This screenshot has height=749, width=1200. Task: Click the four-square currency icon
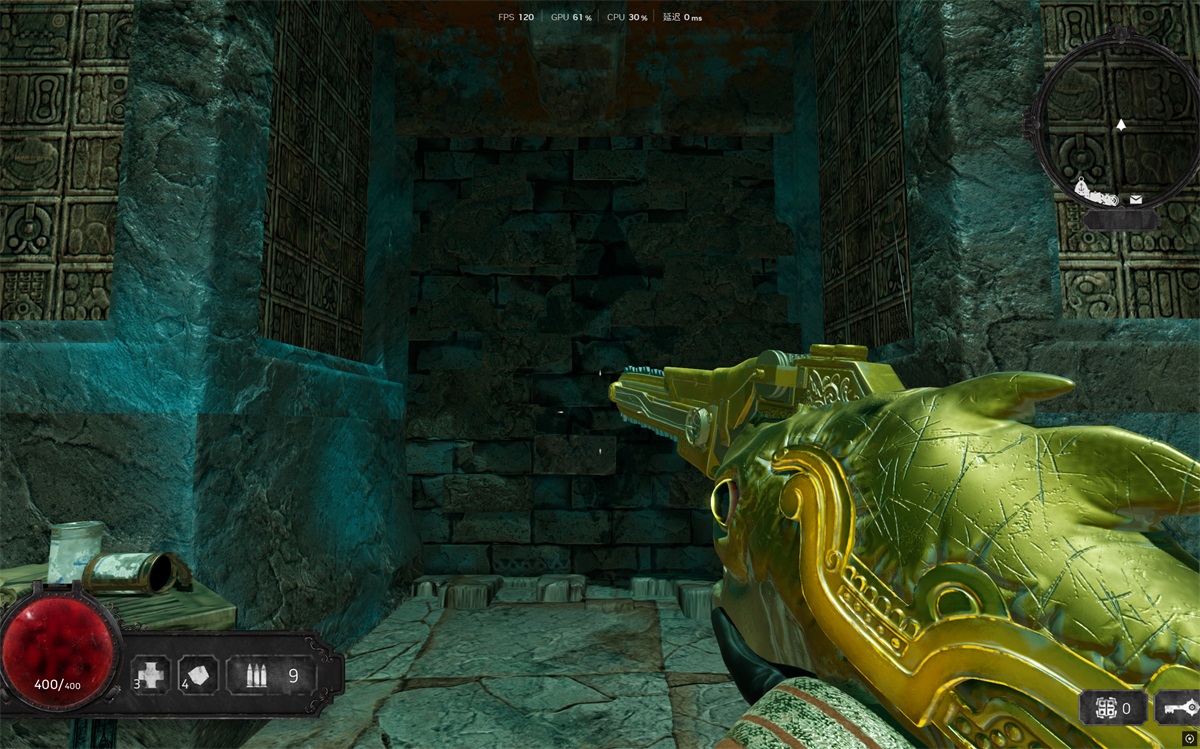coord(1104,709)
